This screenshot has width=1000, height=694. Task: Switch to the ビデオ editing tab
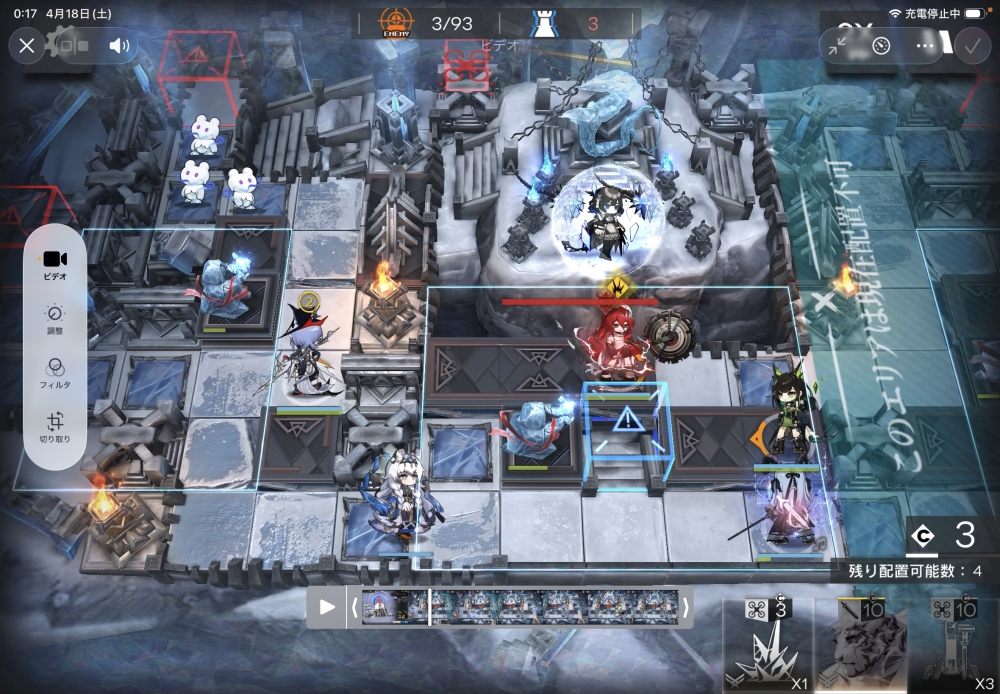tap(54, 264)
